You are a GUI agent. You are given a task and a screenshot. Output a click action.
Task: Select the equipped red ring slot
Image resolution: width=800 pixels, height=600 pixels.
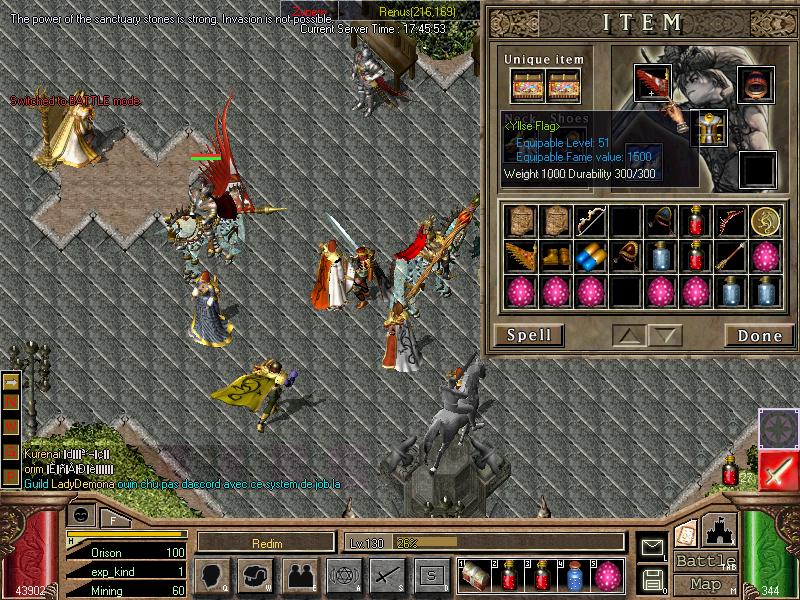[x=757, y=84]
